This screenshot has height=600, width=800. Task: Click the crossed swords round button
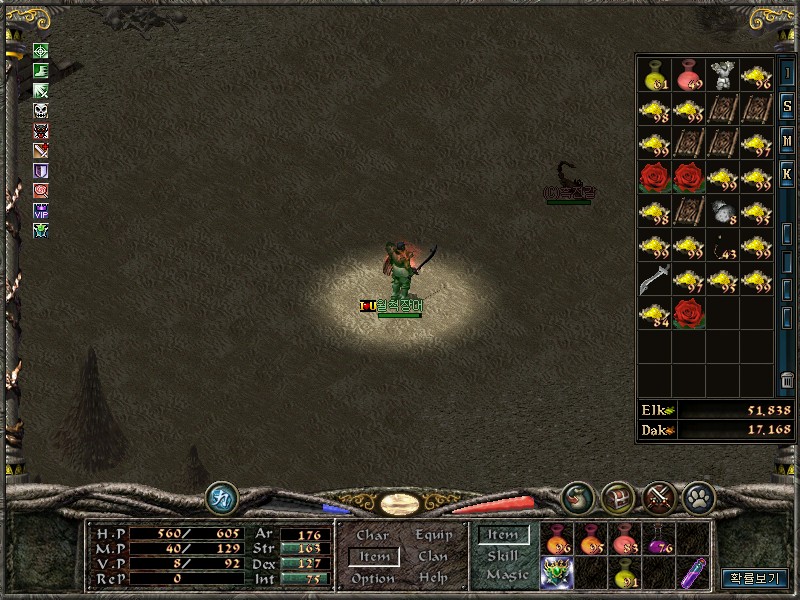(658, 497)
